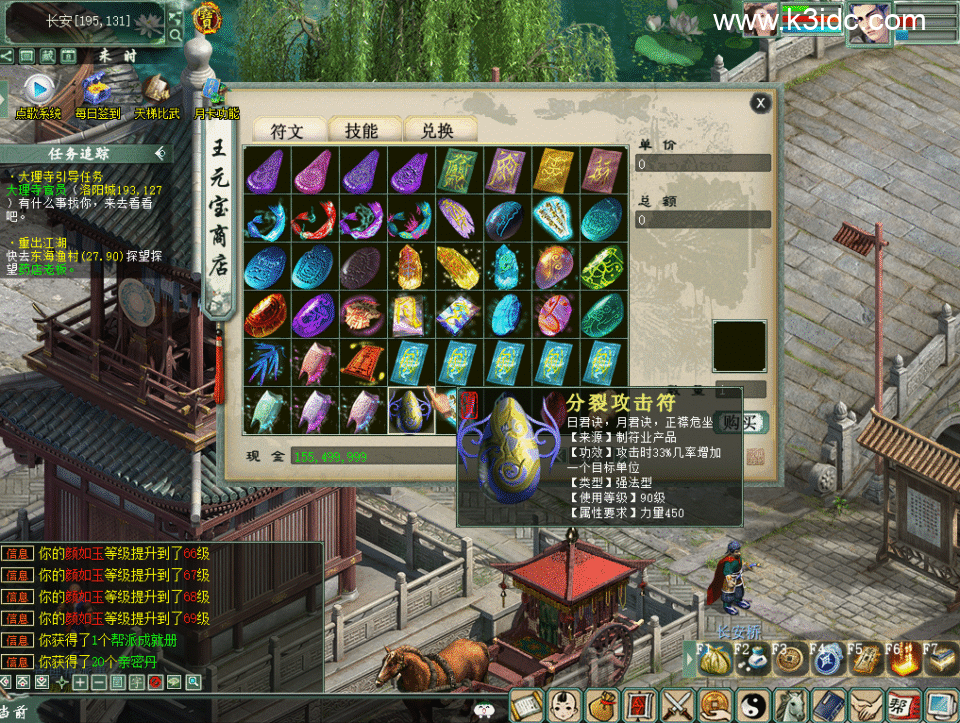Collapse the 任务追踪 quest tracker panel
Image resolution: width=960 pixels, height=723 pixels.
pos(160,153)
